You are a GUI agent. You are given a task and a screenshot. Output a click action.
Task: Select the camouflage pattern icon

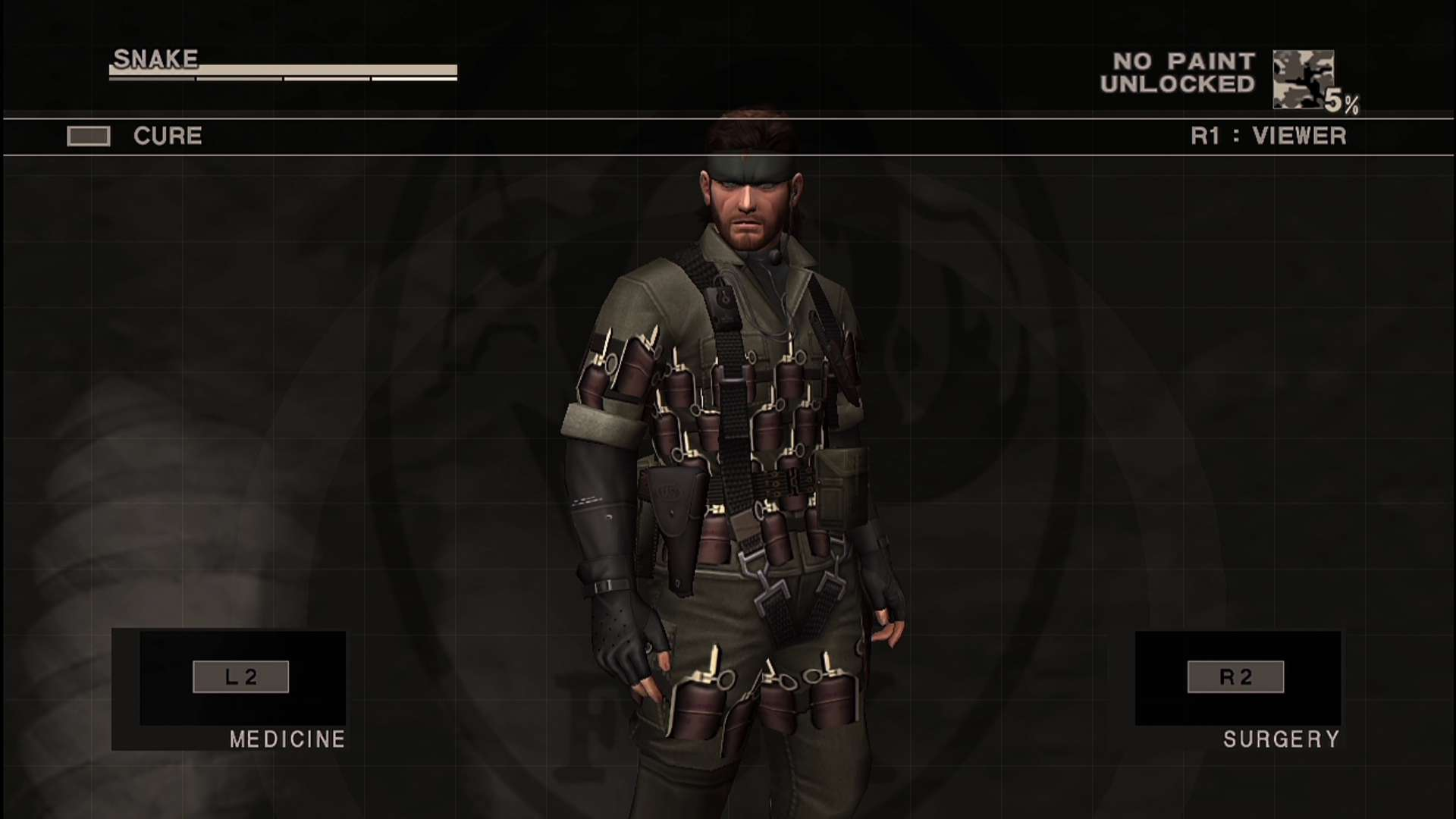click(1303, 79)
